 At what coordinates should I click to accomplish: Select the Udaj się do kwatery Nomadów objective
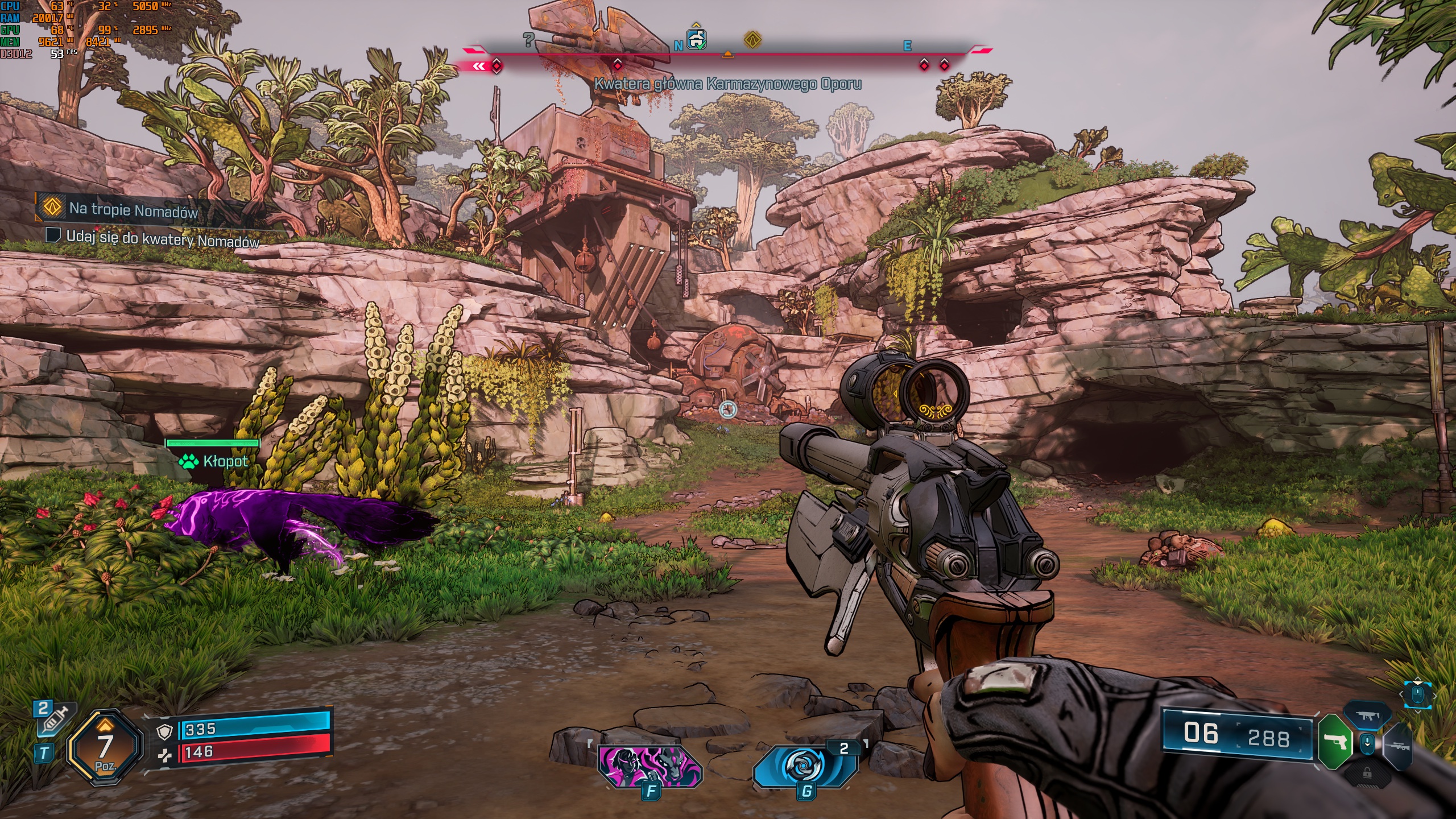click(162, 239)
